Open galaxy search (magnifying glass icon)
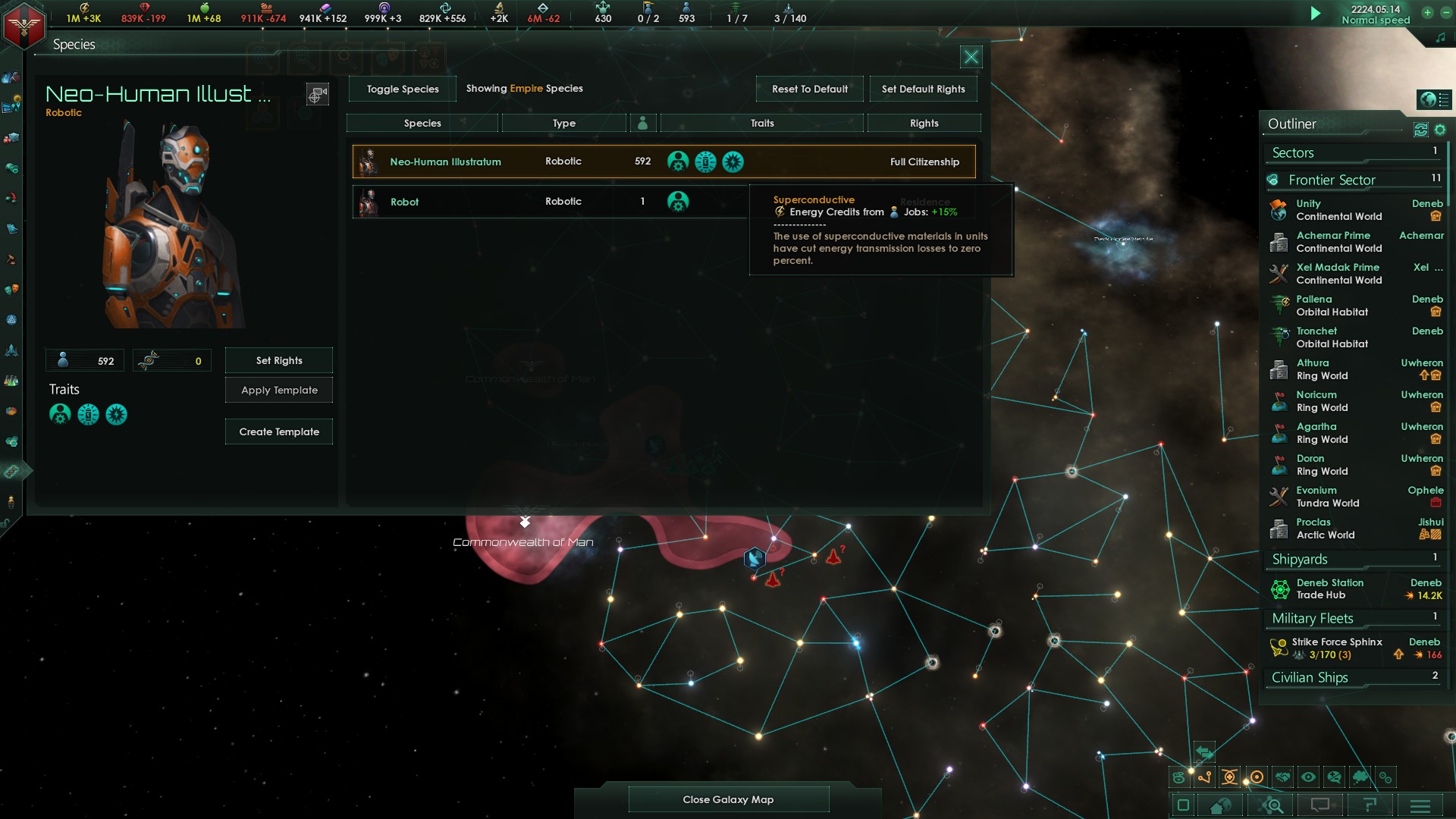This screenshot has width=1456, height=819. [1271, 805]
